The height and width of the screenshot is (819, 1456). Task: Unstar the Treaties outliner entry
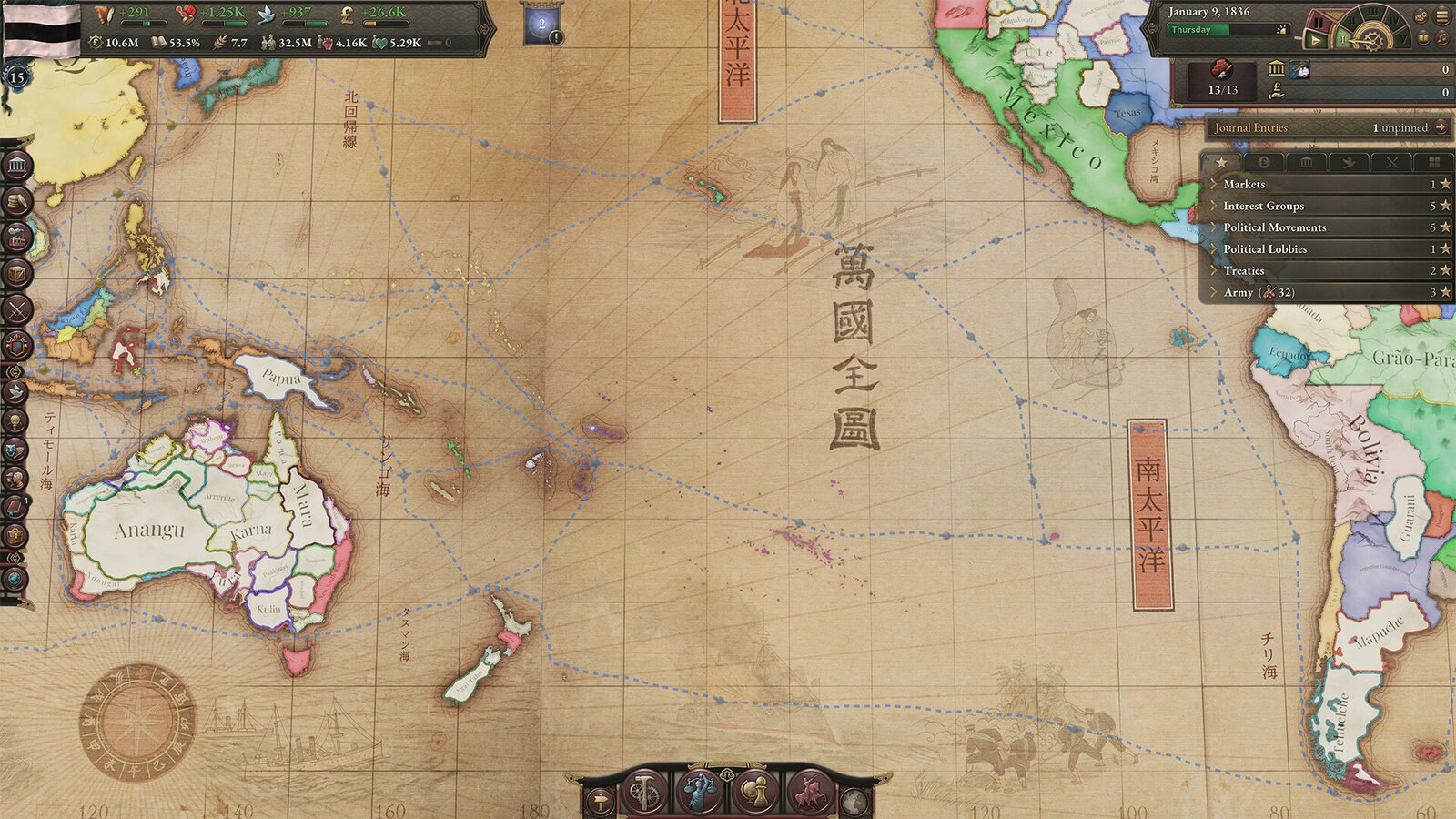coord(1444,270)
